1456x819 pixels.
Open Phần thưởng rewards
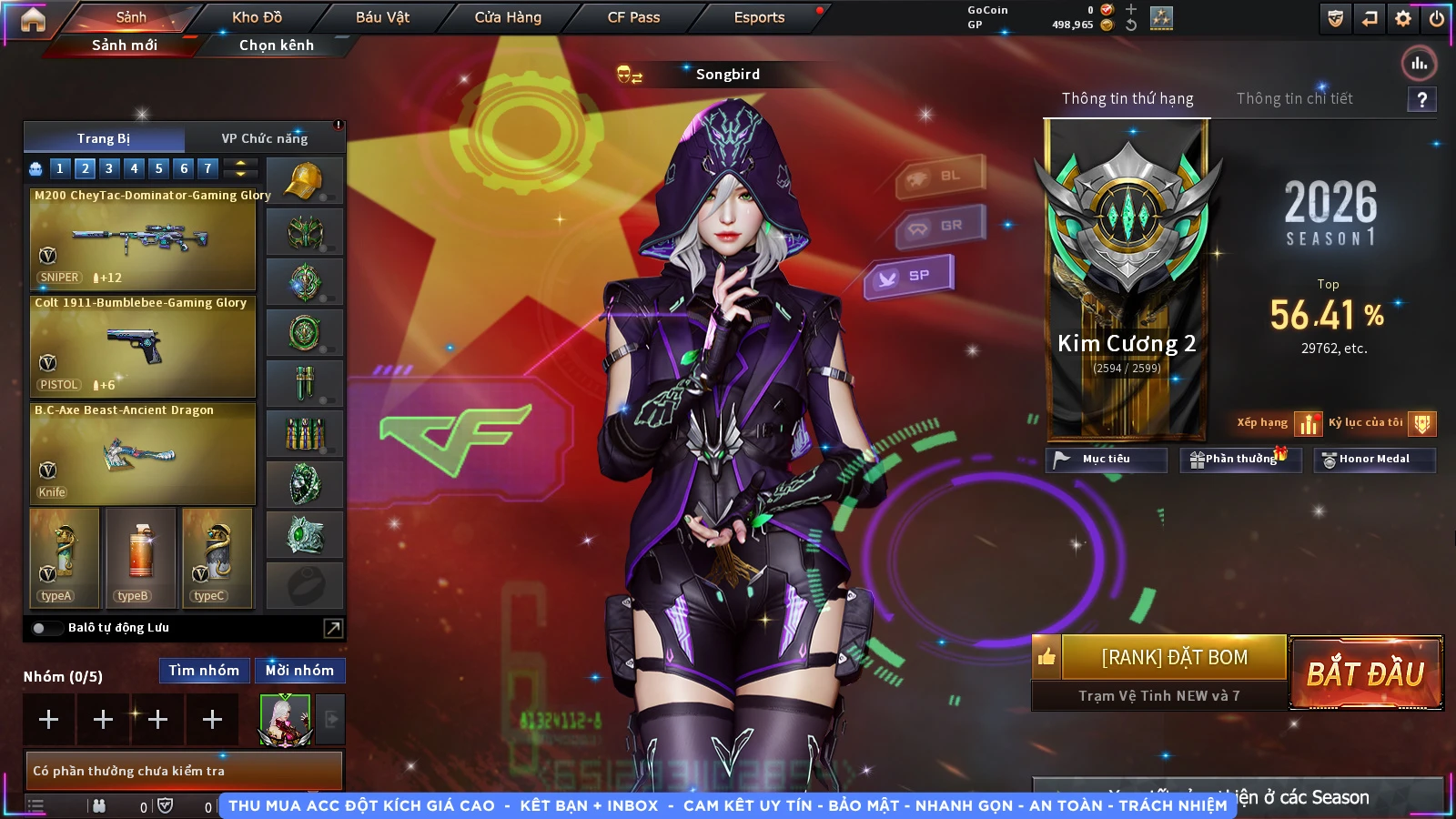[1240, 460]
